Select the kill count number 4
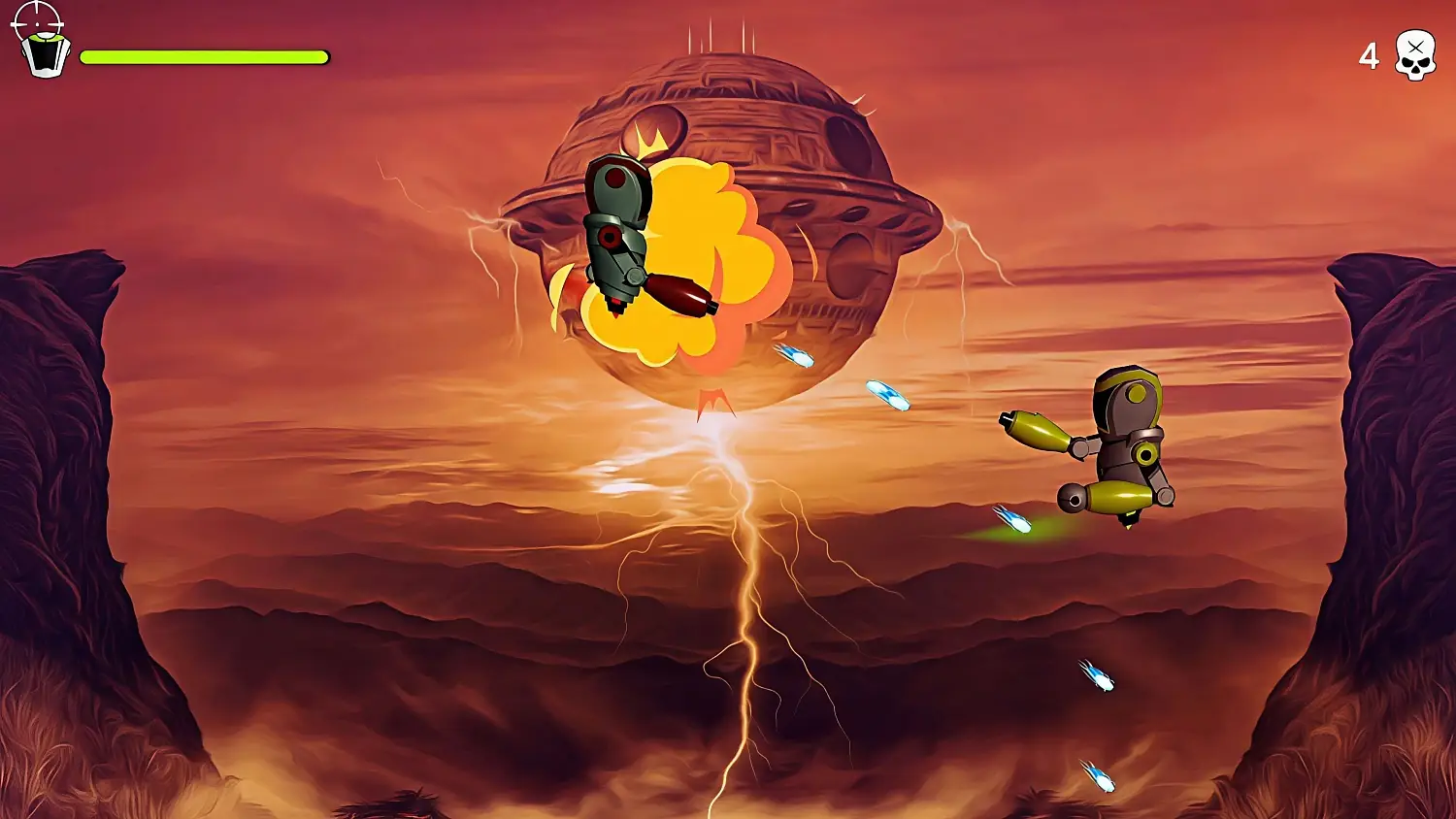This screenshot has height=819, width=1456. pyautogui.click(x=1370, y=56)
